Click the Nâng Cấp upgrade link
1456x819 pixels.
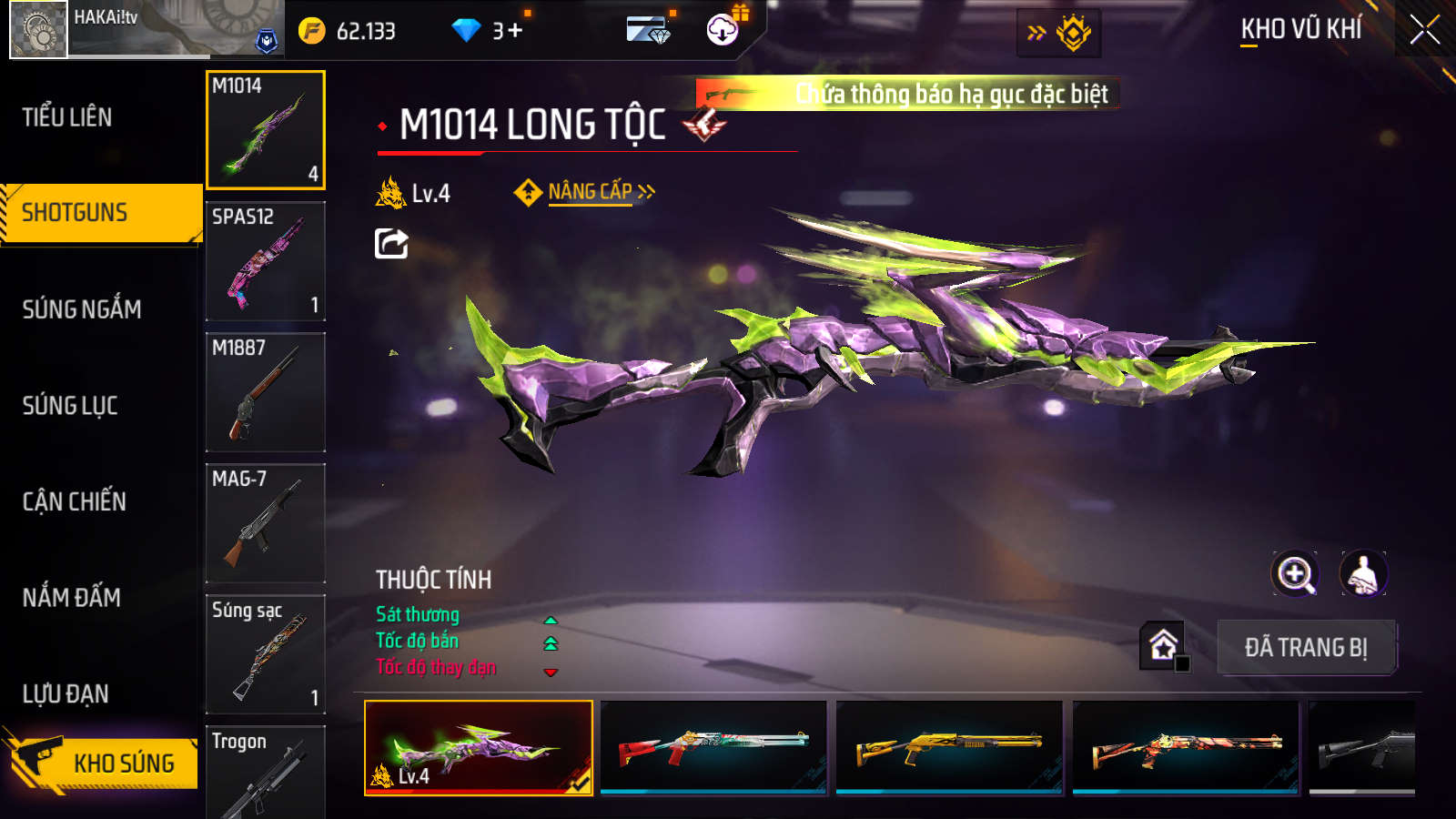click(x=590, y=192)
